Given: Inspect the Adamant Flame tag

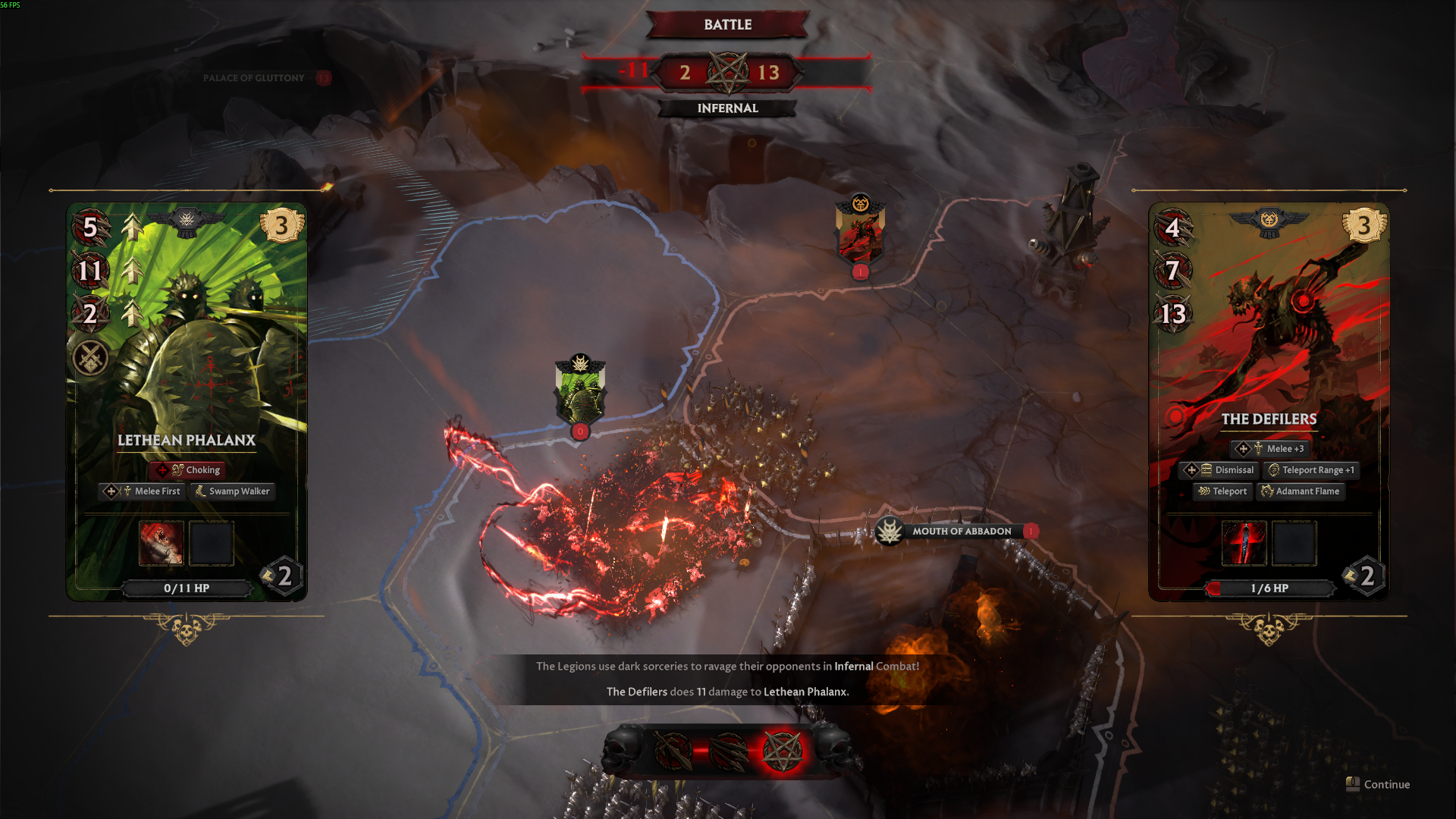Looking at the screenshot, I should pos(1300,491).
